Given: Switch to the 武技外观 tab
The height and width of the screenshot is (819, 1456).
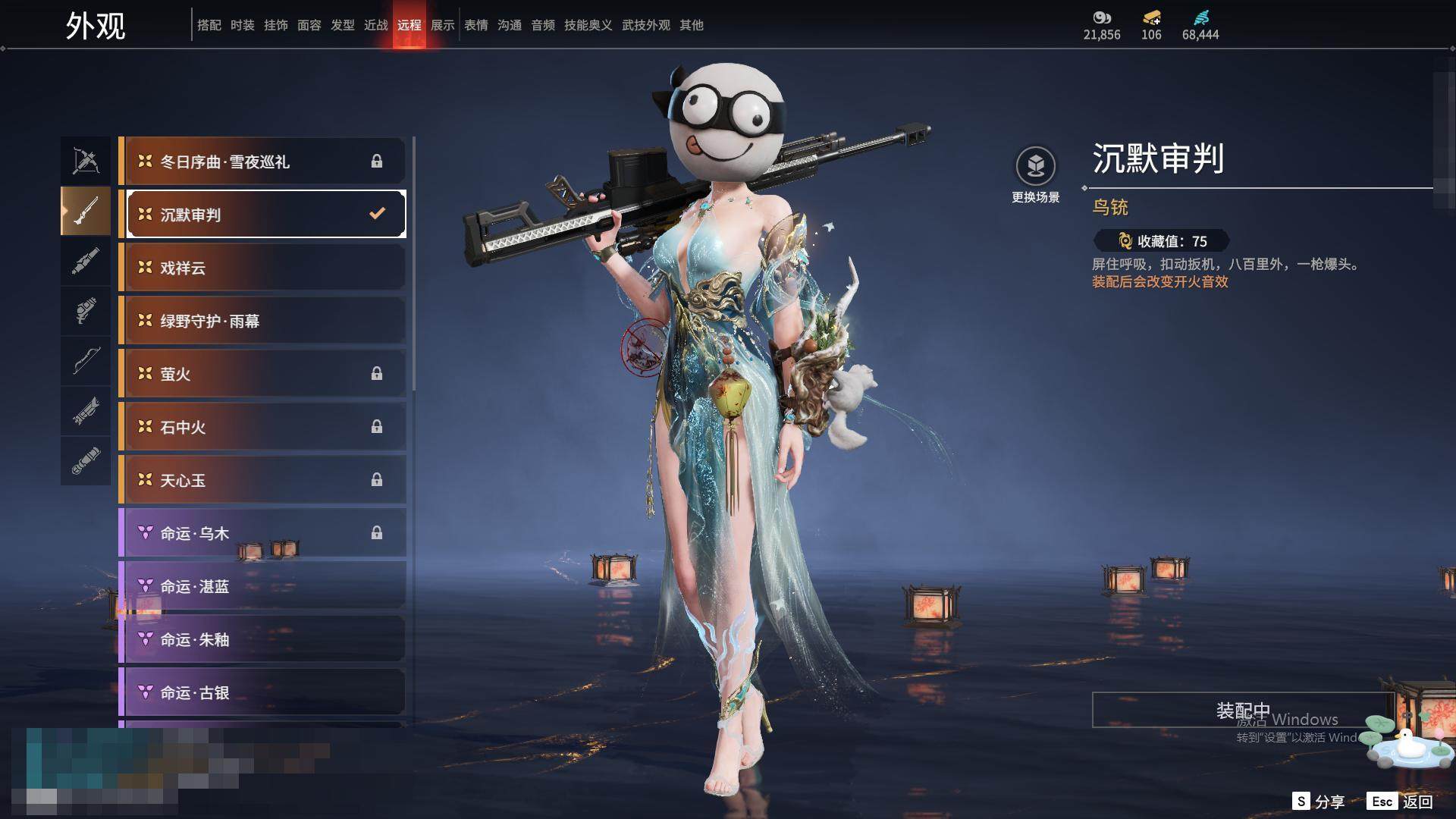Looking at the screenshot, I should (x=646, y=25).
